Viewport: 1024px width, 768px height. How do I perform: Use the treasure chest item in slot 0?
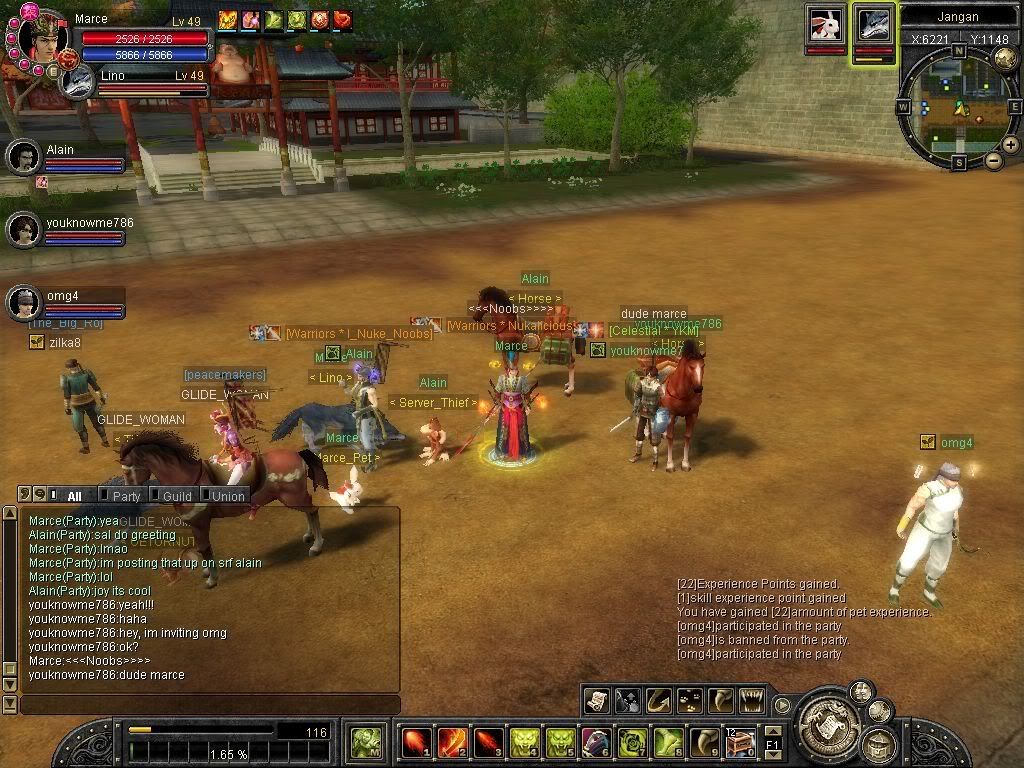[741, 743]
